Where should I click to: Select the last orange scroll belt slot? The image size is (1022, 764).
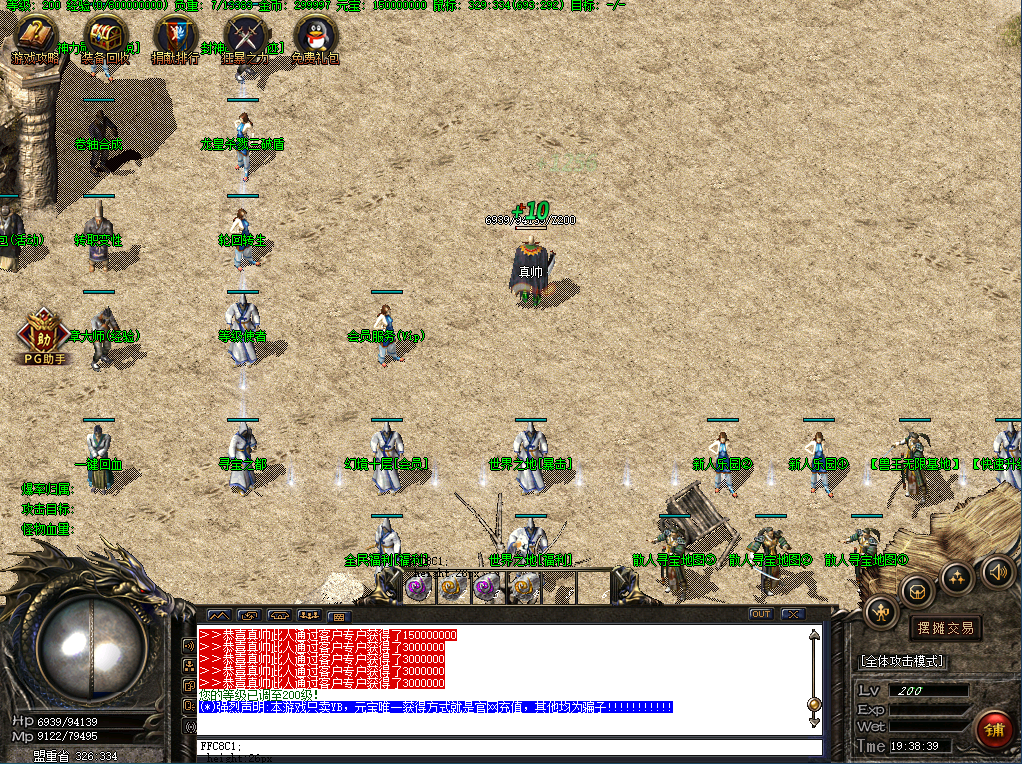point(522,587)
